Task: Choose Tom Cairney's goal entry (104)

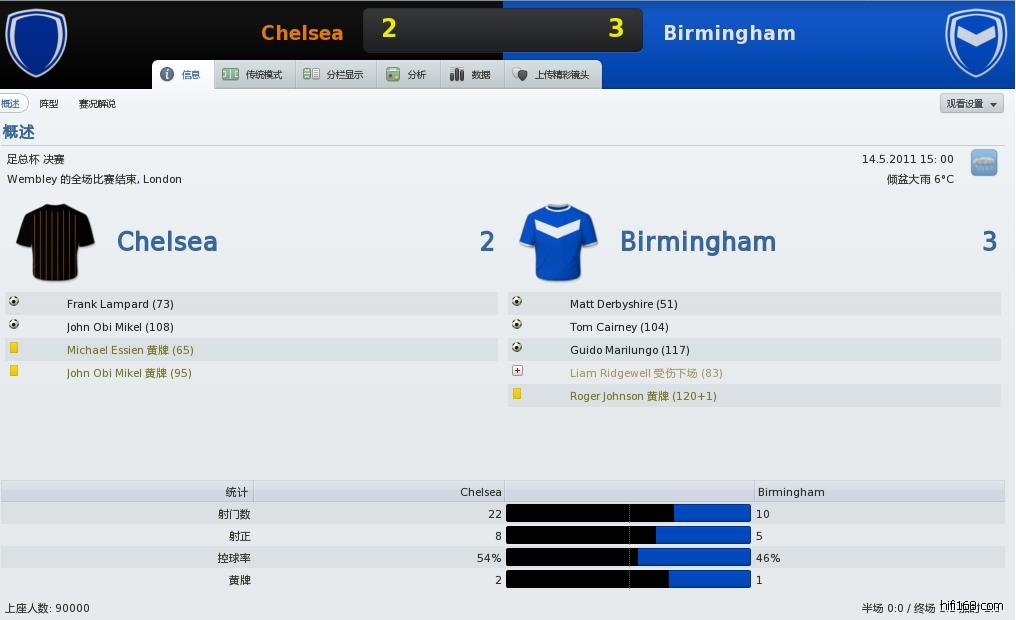Action: point(619,327)
